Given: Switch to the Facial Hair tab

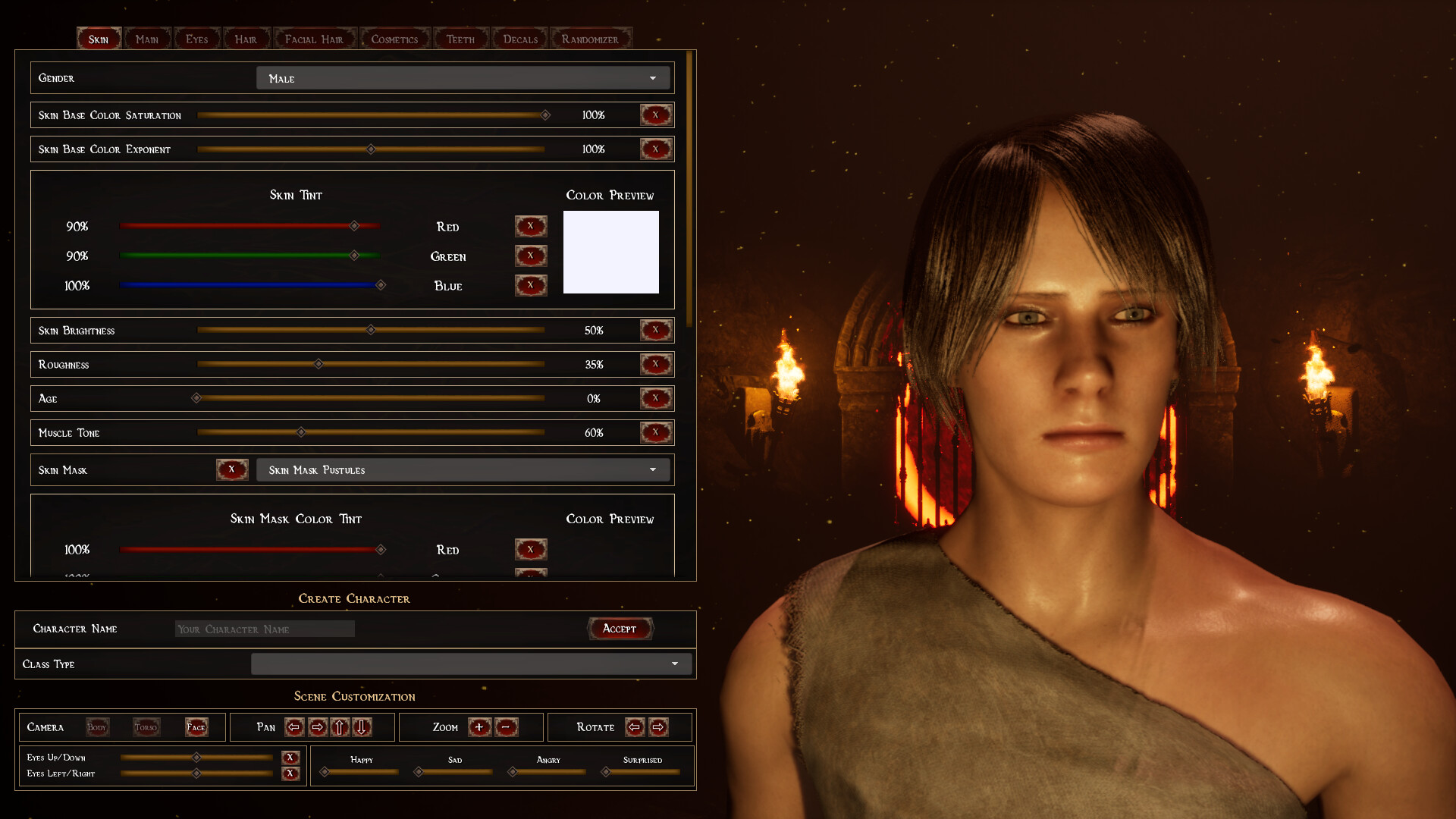Looking at the screenshot, I should tap(315, 38).
